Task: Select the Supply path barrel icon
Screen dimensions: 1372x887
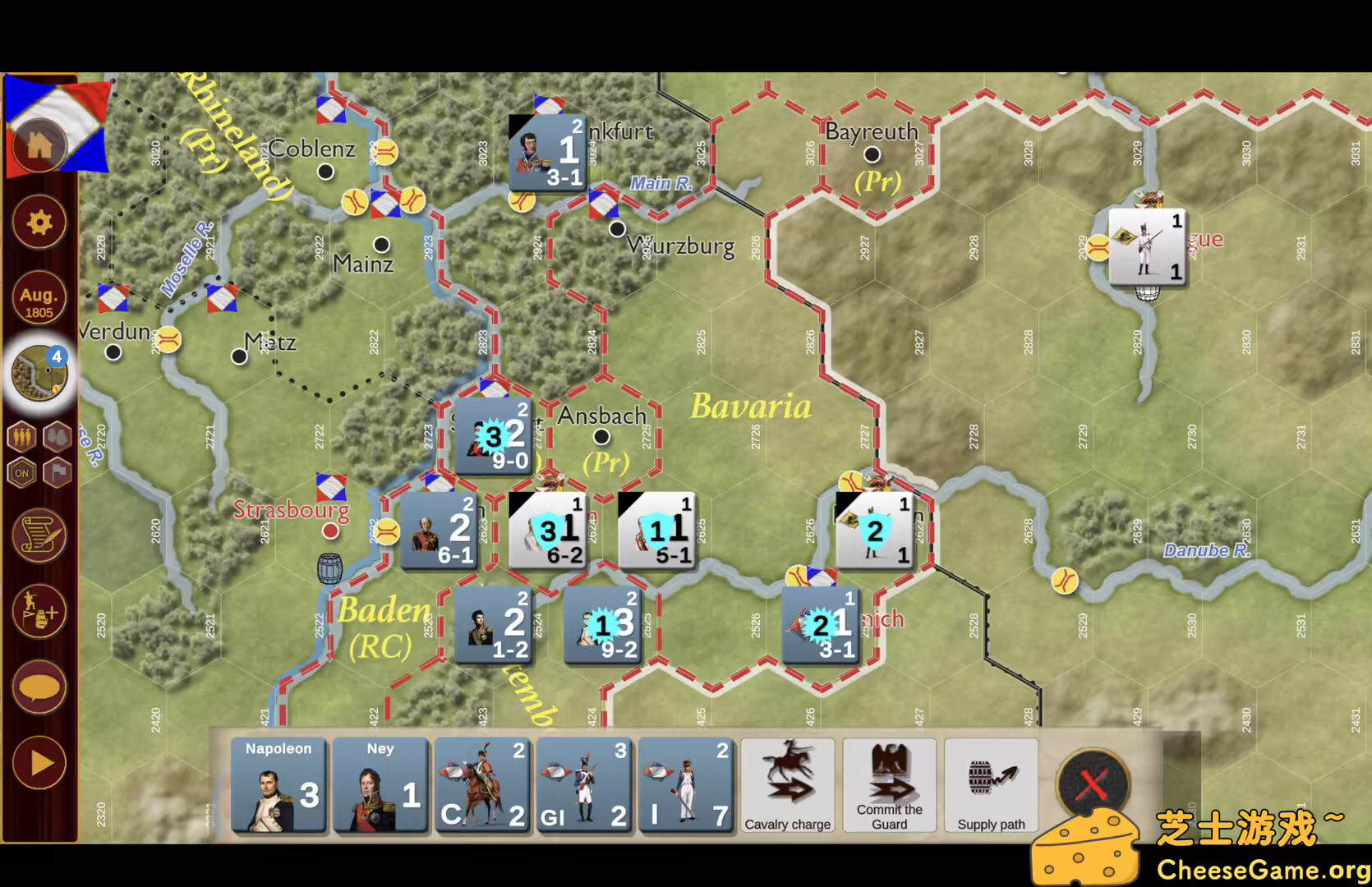Action: pos(991,784)
